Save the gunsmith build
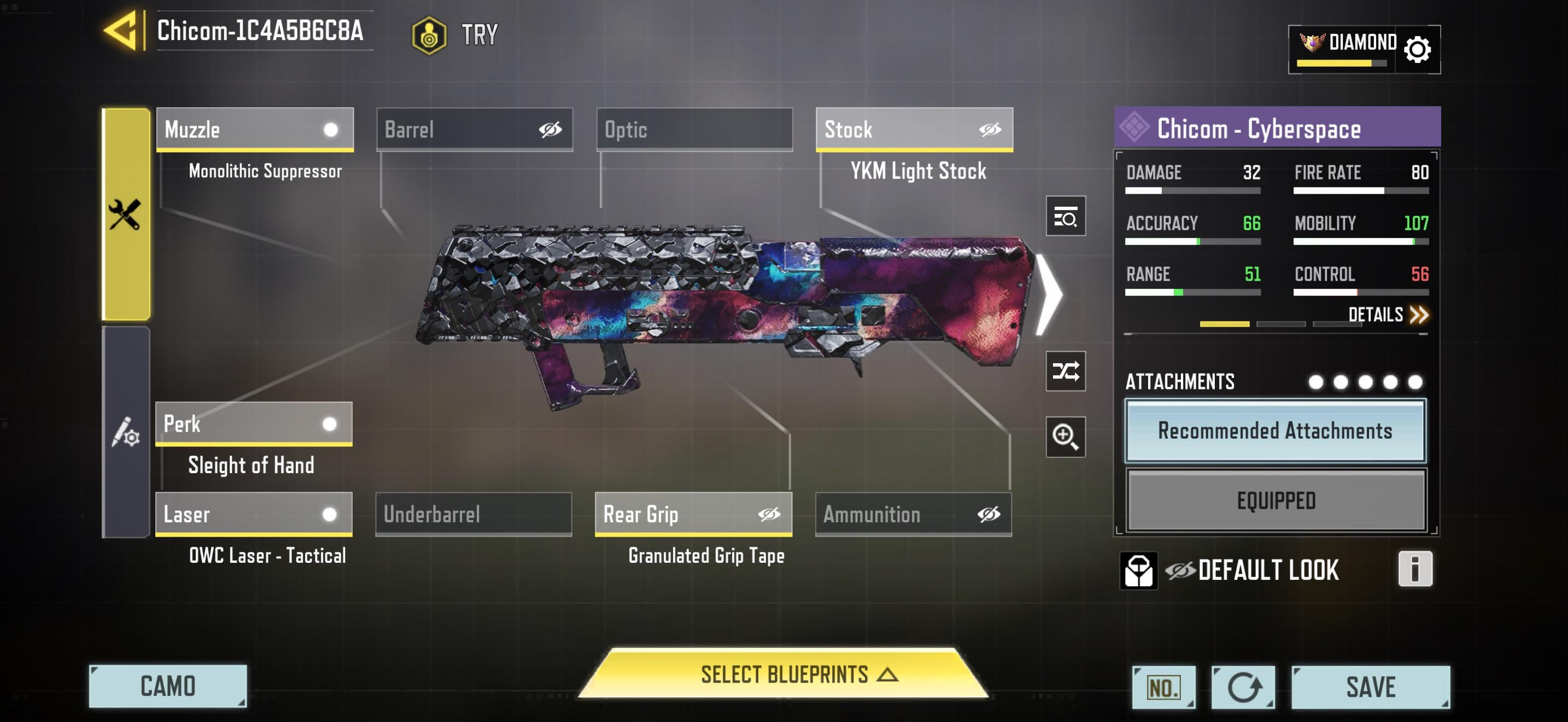The image size is (1568, 722). pos(1370,686)
